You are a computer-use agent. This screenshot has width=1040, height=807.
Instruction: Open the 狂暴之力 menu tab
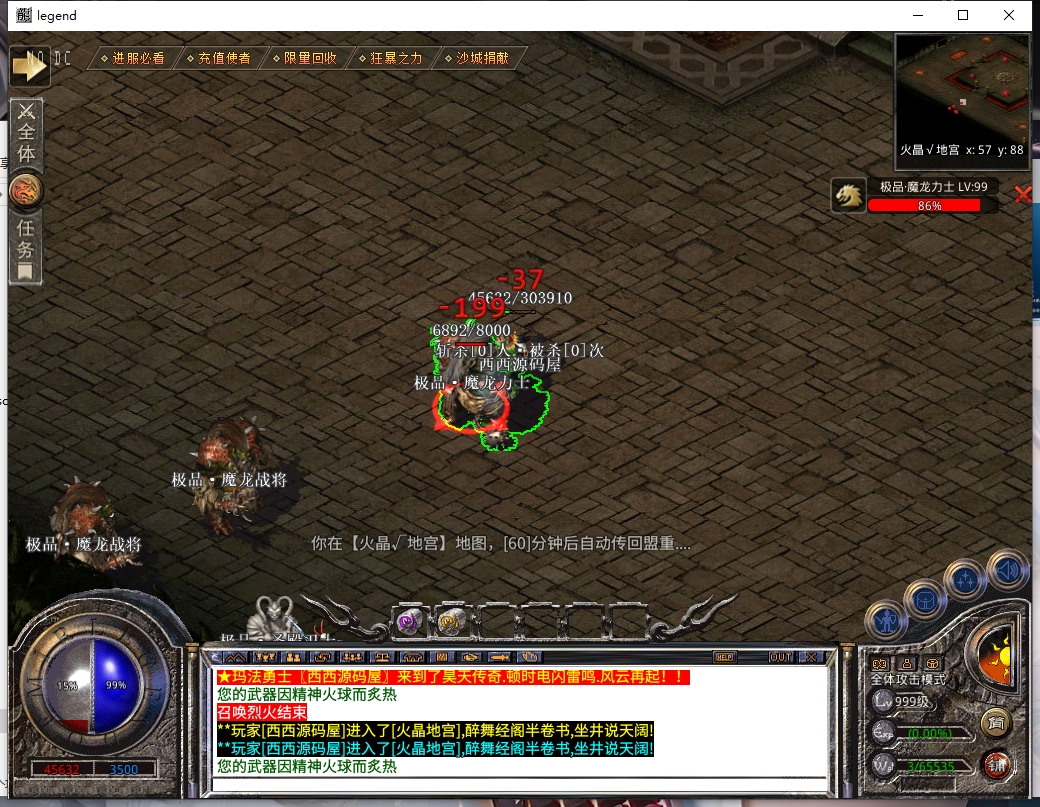click(390, 58)
